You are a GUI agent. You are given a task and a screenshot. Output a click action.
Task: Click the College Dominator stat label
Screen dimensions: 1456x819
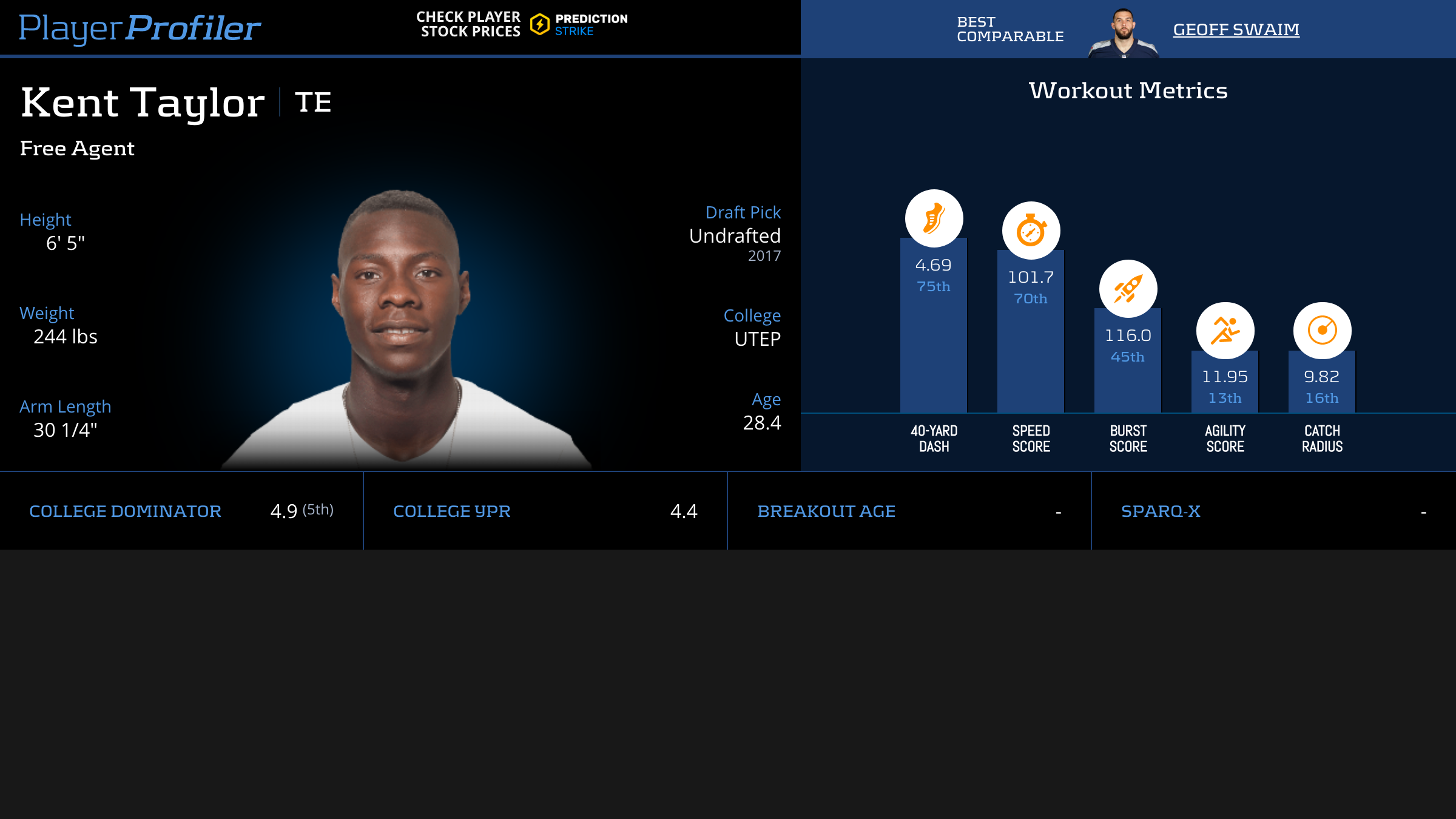click(125, 511)
